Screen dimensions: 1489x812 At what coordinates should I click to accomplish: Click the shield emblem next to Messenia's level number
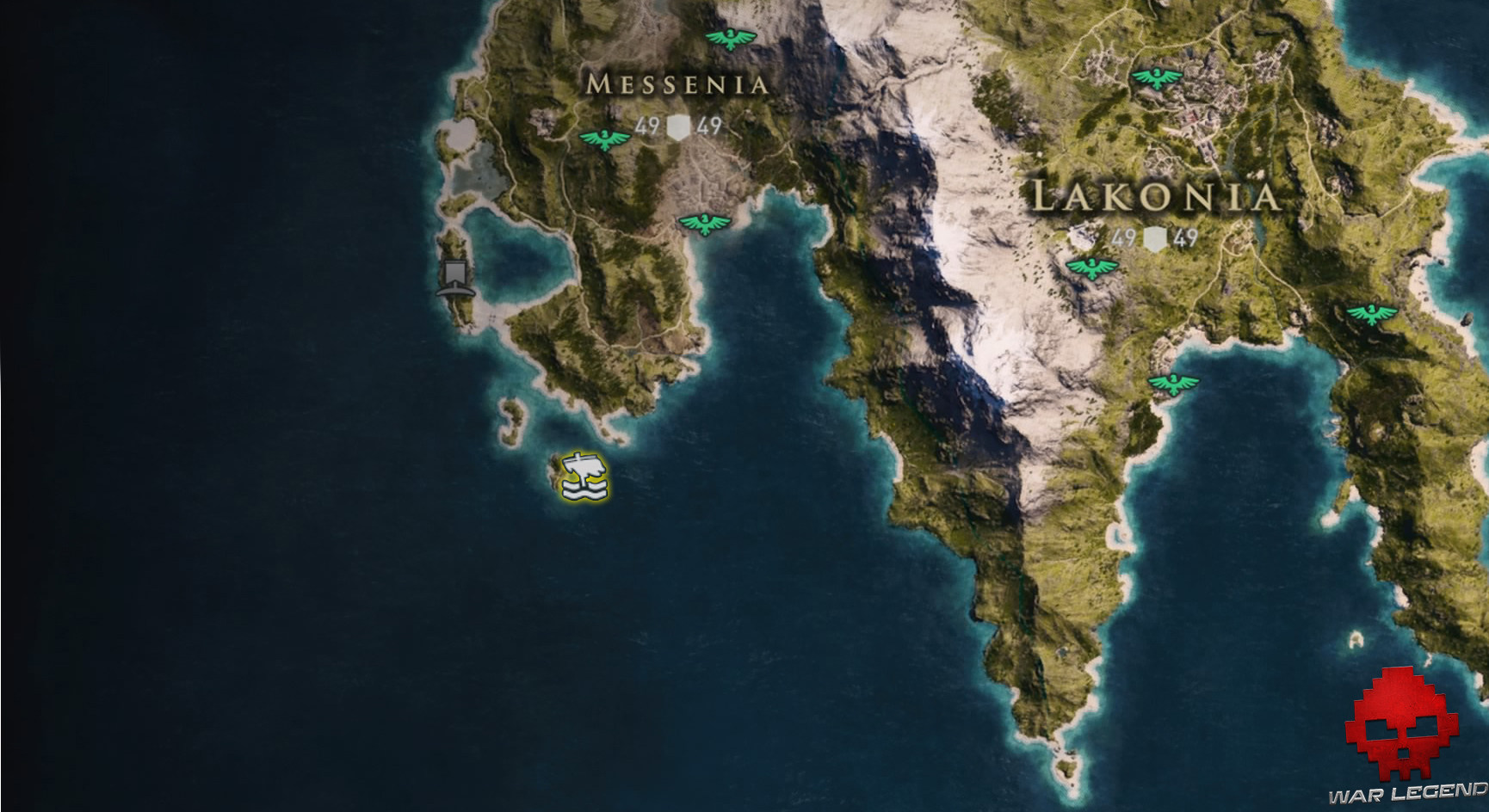[679, 126]
